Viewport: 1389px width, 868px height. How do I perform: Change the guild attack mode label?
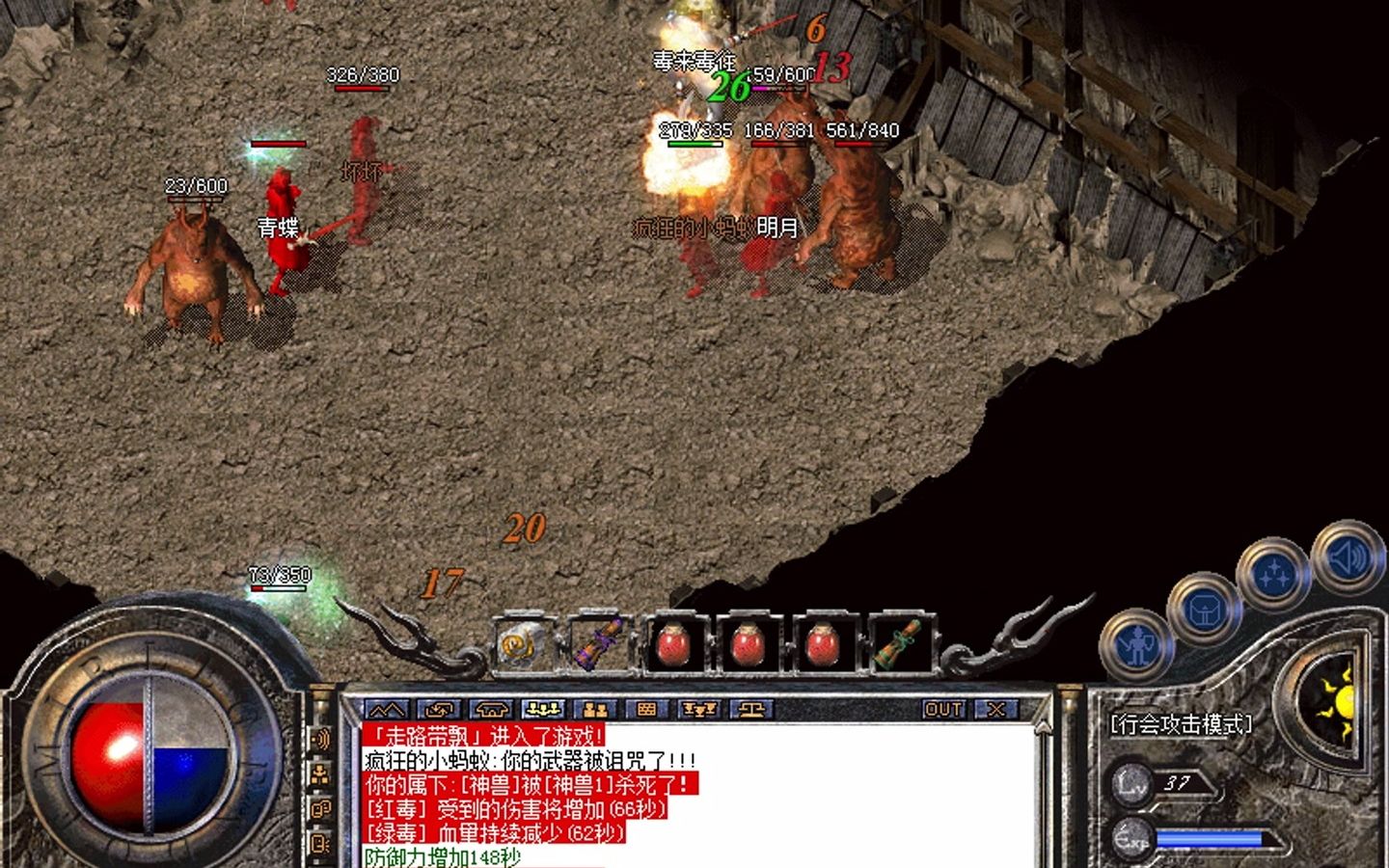click(1181, 724)
